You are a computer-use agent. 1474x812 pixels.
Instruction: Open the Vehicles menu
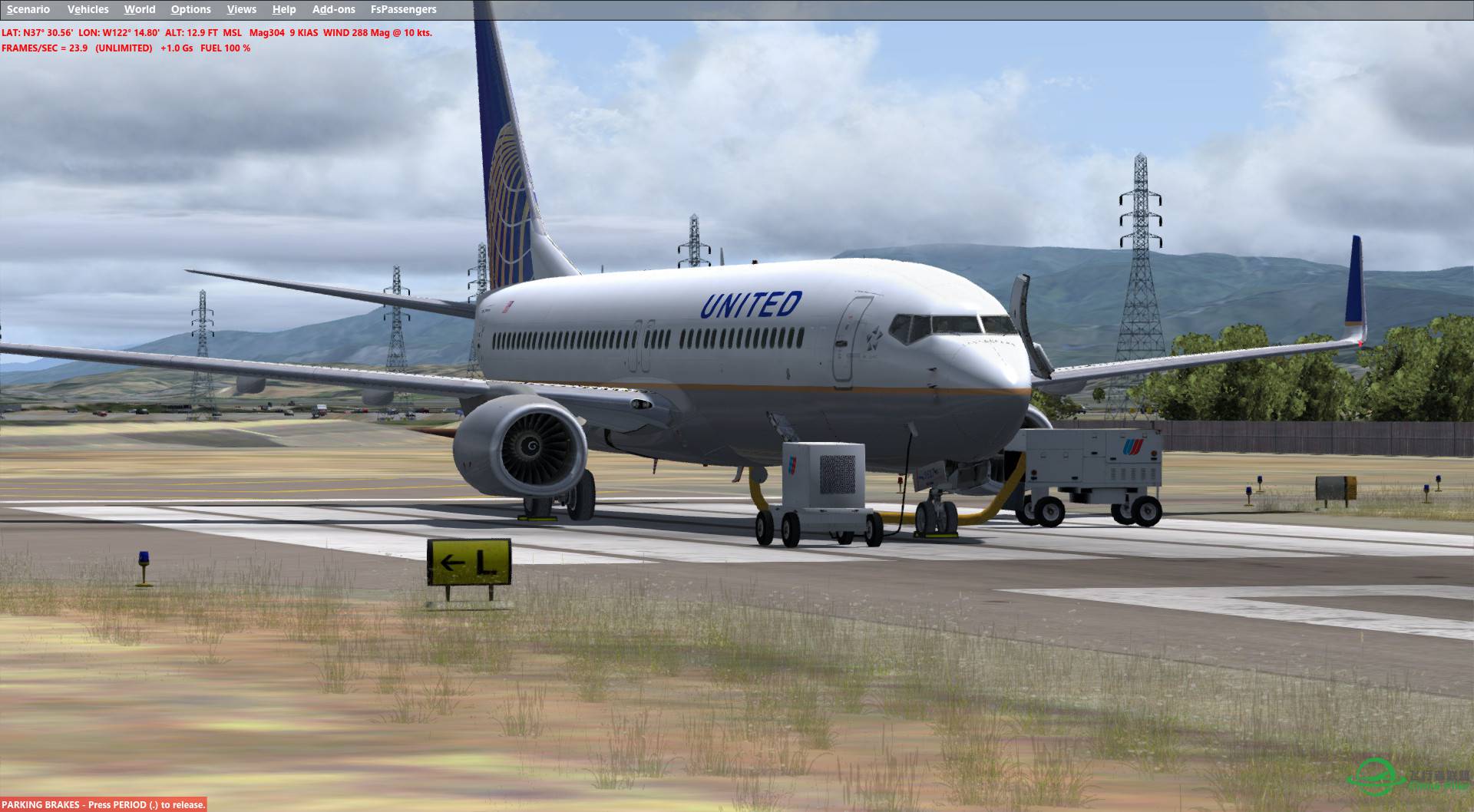click(88, 9)
